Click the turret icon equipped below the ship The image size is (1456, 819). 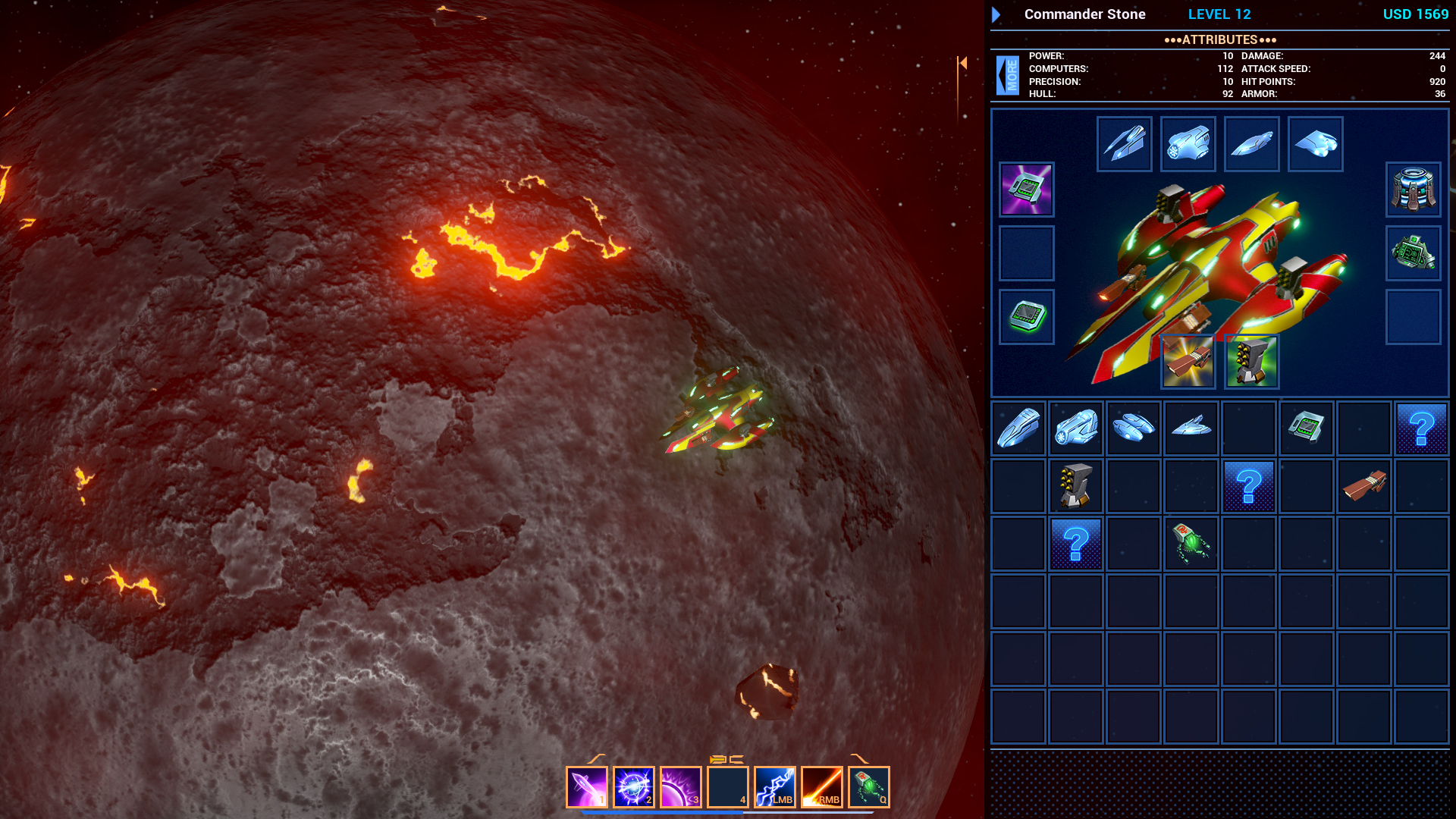click(x=1251, y=361)
